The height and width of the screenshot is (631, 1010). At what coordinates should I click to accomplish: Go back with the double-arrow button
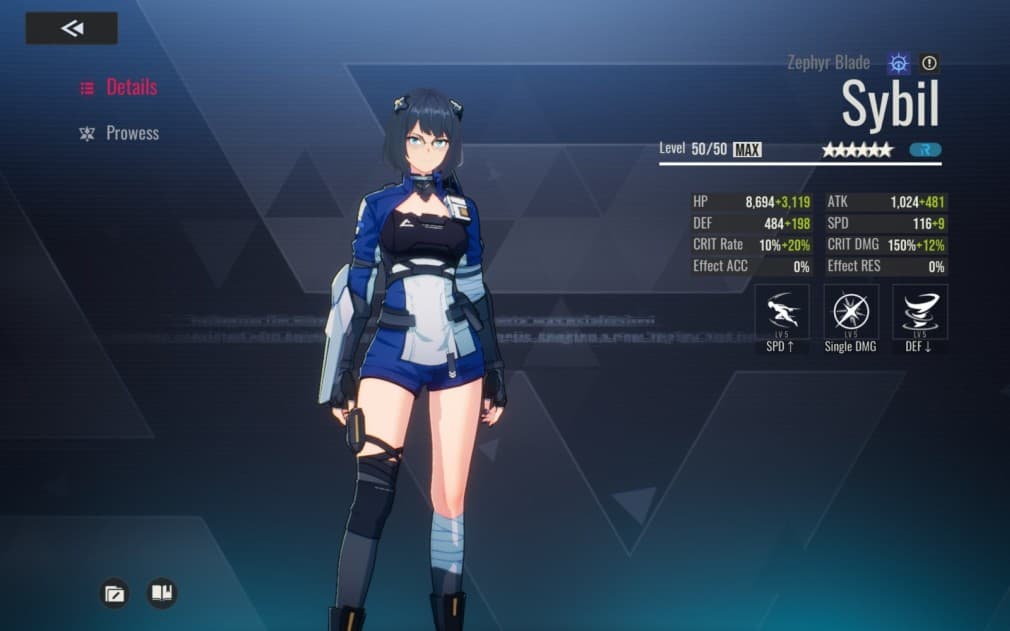pyautogui.click(x=71, y=28)
